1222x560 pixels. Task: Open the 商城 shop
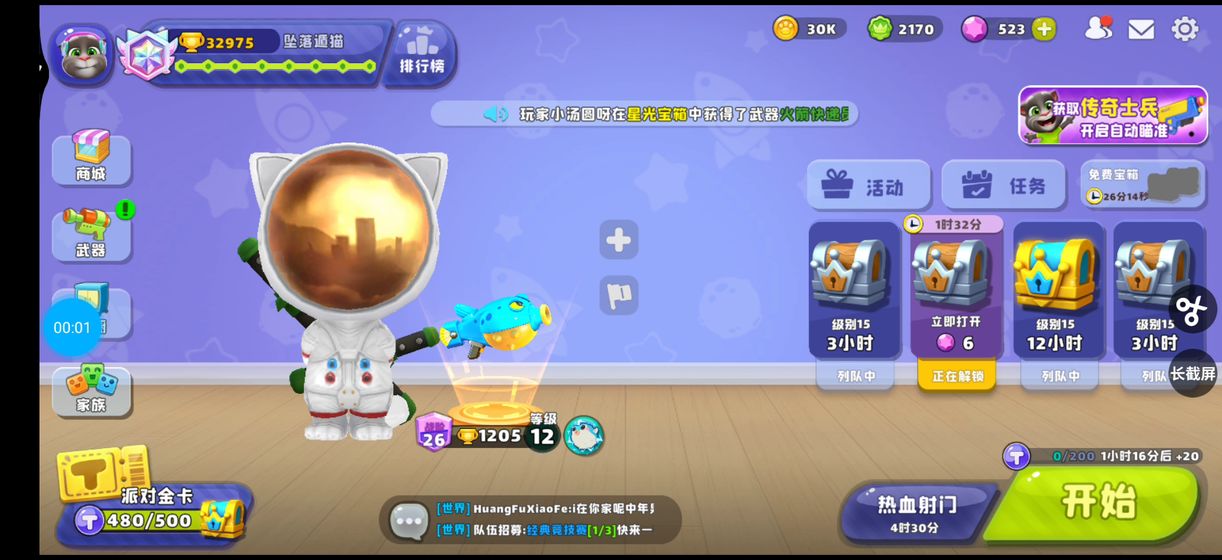(x=91, y=158)
